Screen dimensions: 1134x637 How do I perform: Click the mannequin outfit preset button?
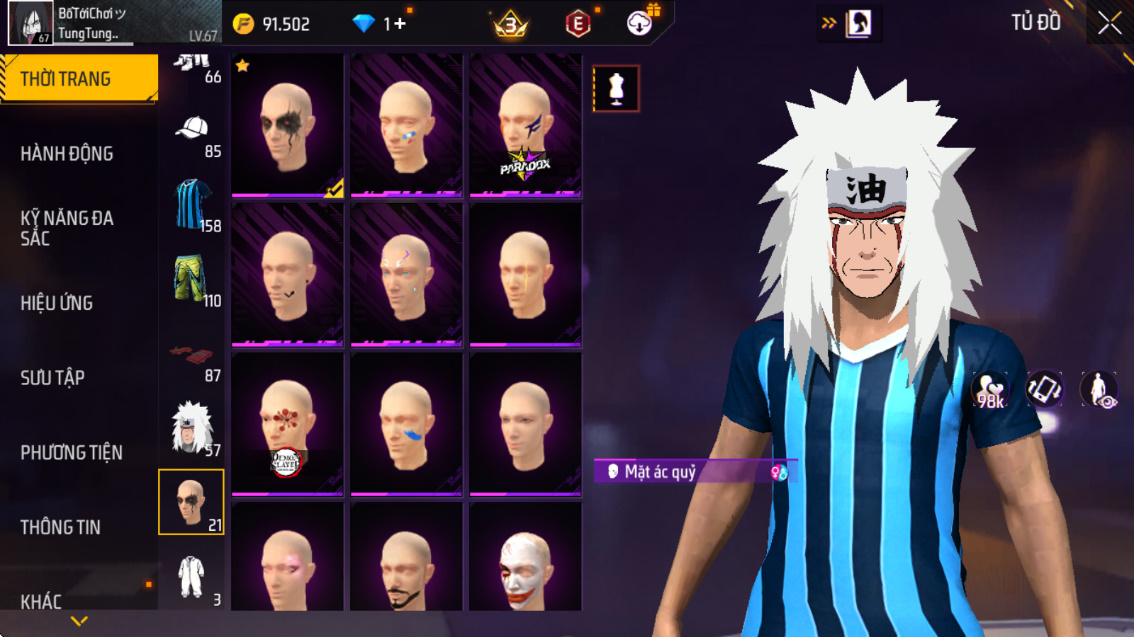click(x=616, y=89)
